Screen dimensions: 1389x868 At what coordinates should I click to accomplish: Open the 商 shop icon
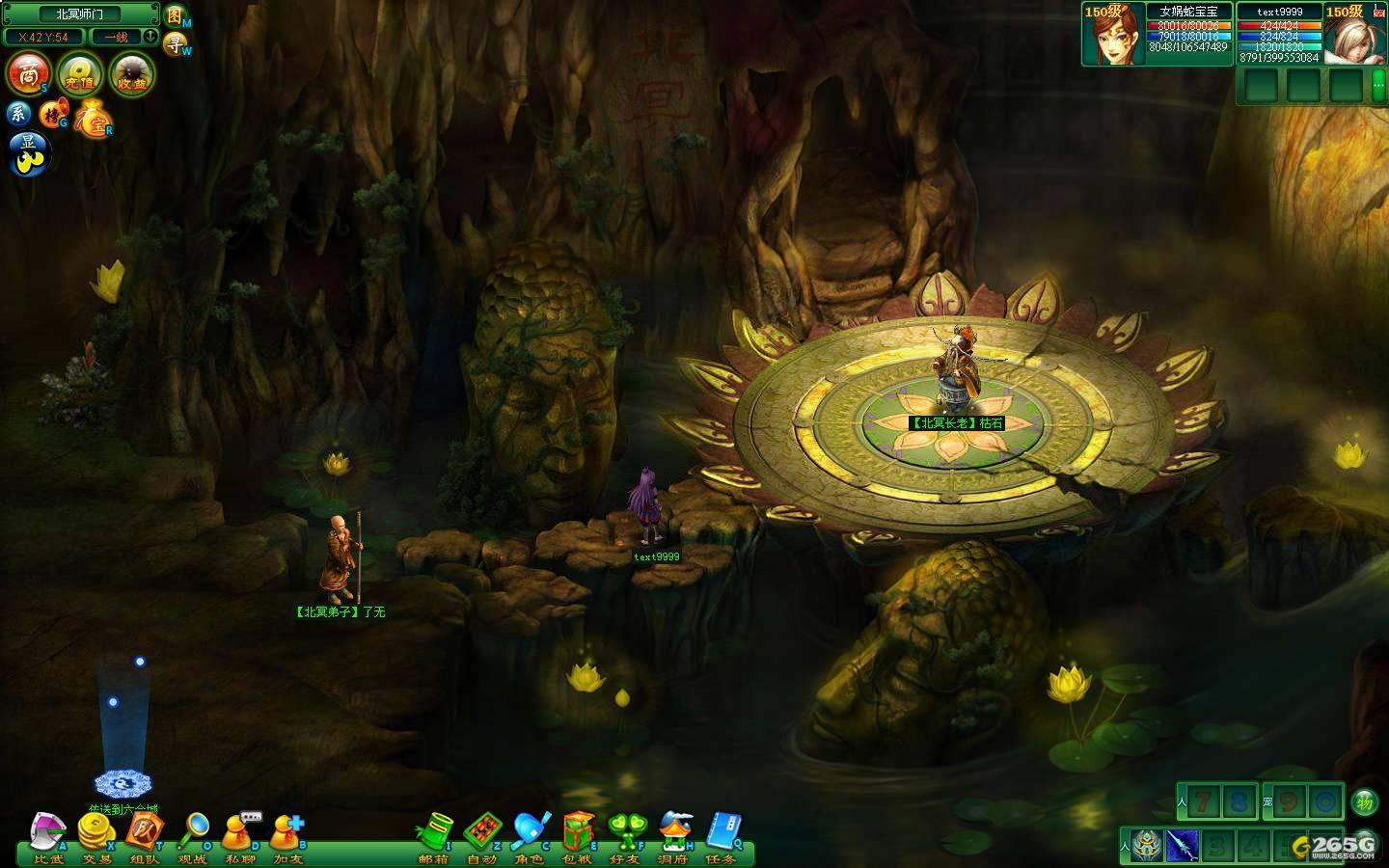(x=29, y=73)
